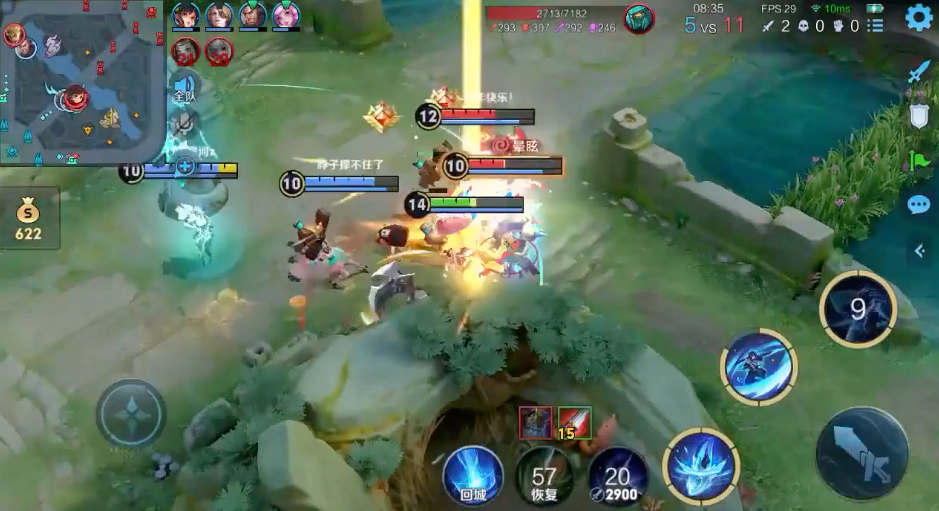Viewport: 939px width, 511px height.
Task: Click the blue sword icon below settings
Action: [x=918, y=72]
